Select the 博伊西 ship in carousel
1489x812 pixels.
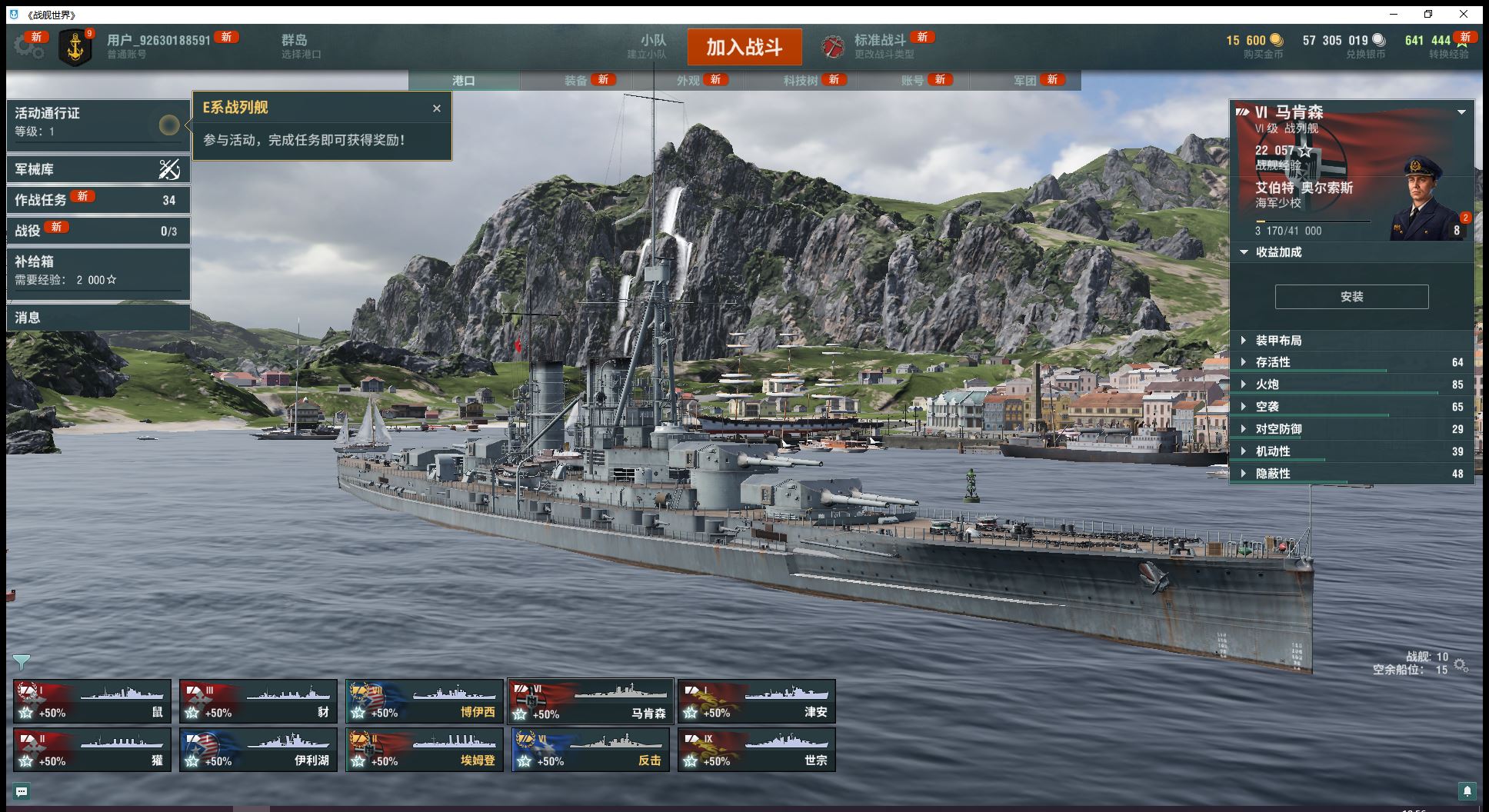[x=424, y=701]
